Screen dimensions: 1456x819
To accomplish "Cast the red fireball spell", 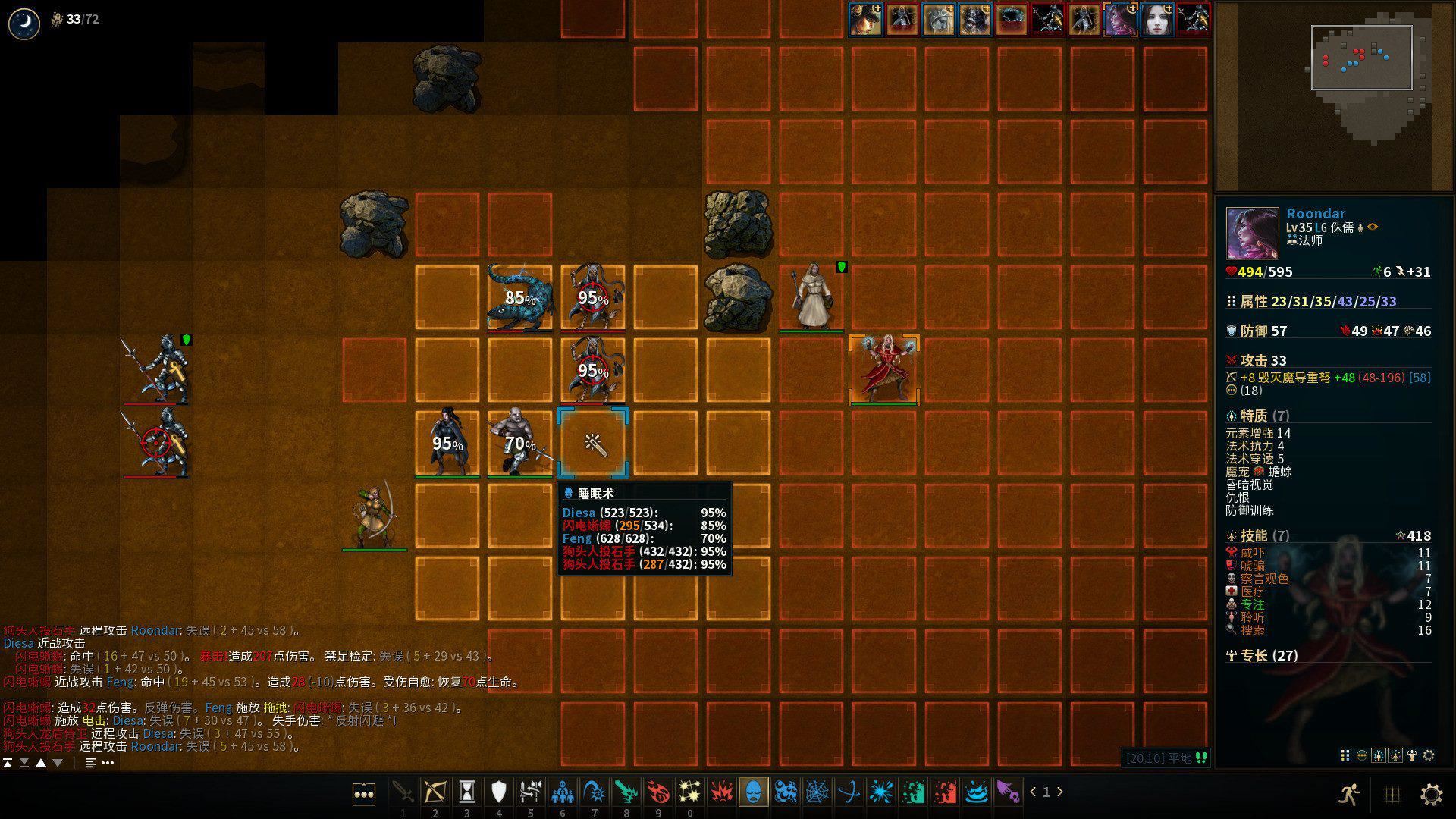I will pyautogui.click(x=657, y=792).
